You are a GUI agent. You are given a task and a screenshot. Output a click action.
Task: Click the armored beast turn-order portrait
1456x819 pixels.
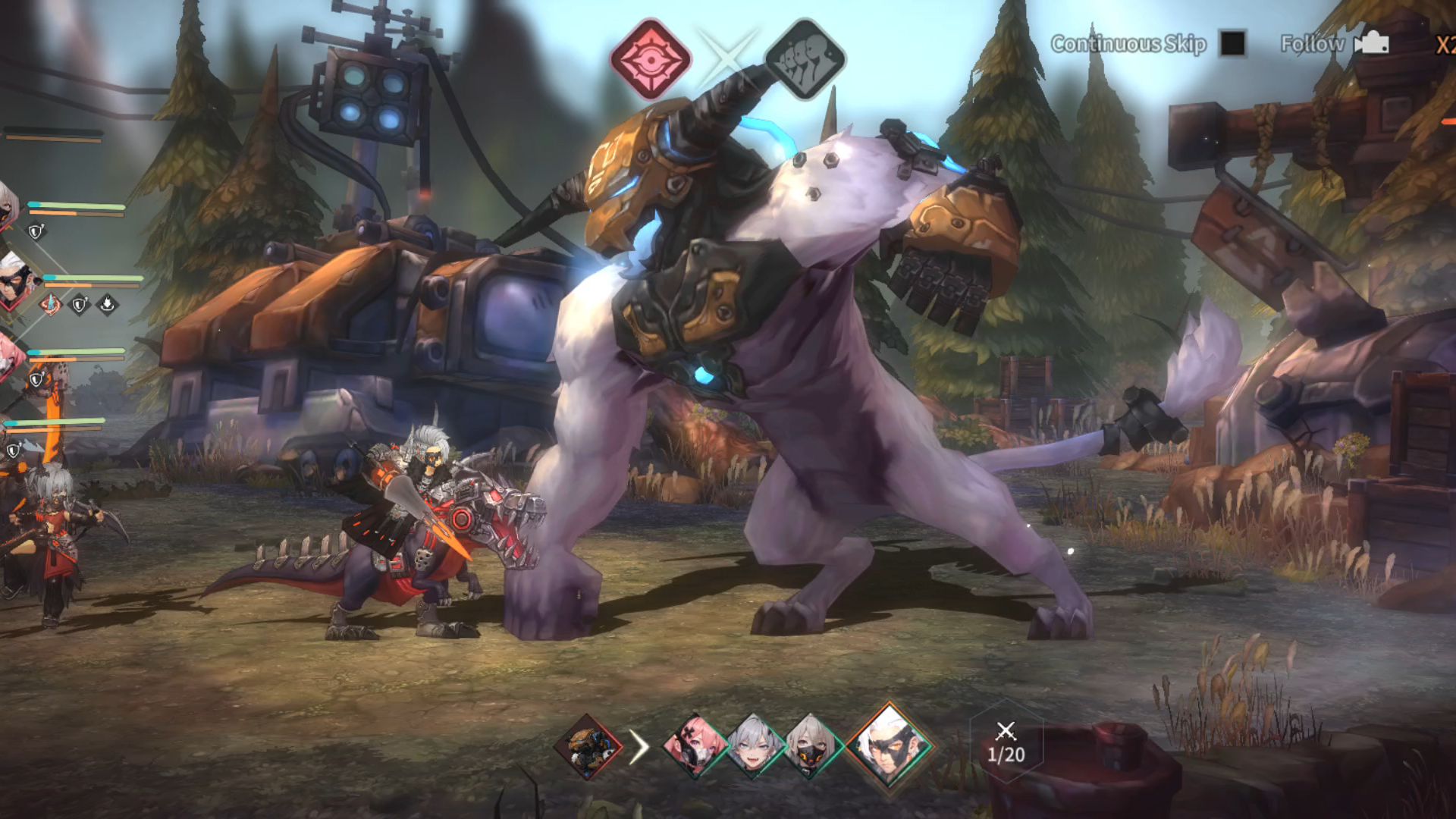(x=588, y=747)
